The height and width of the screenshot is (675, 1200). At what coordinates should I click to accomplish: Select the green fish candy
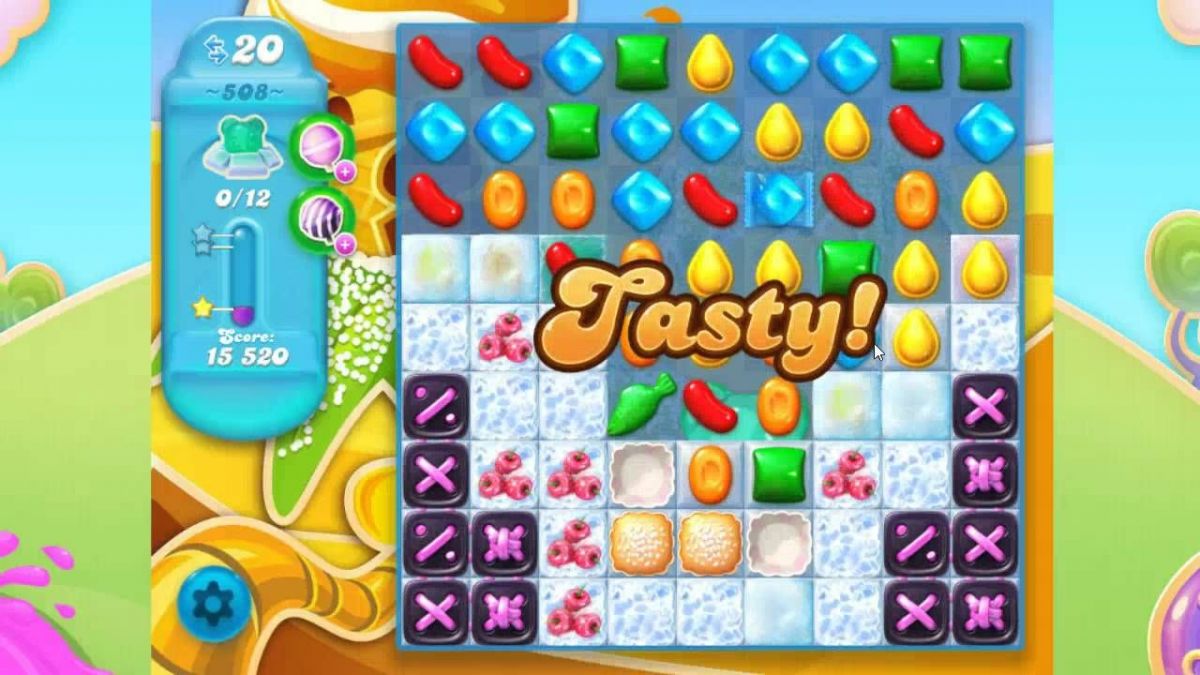tap(640, 405)
